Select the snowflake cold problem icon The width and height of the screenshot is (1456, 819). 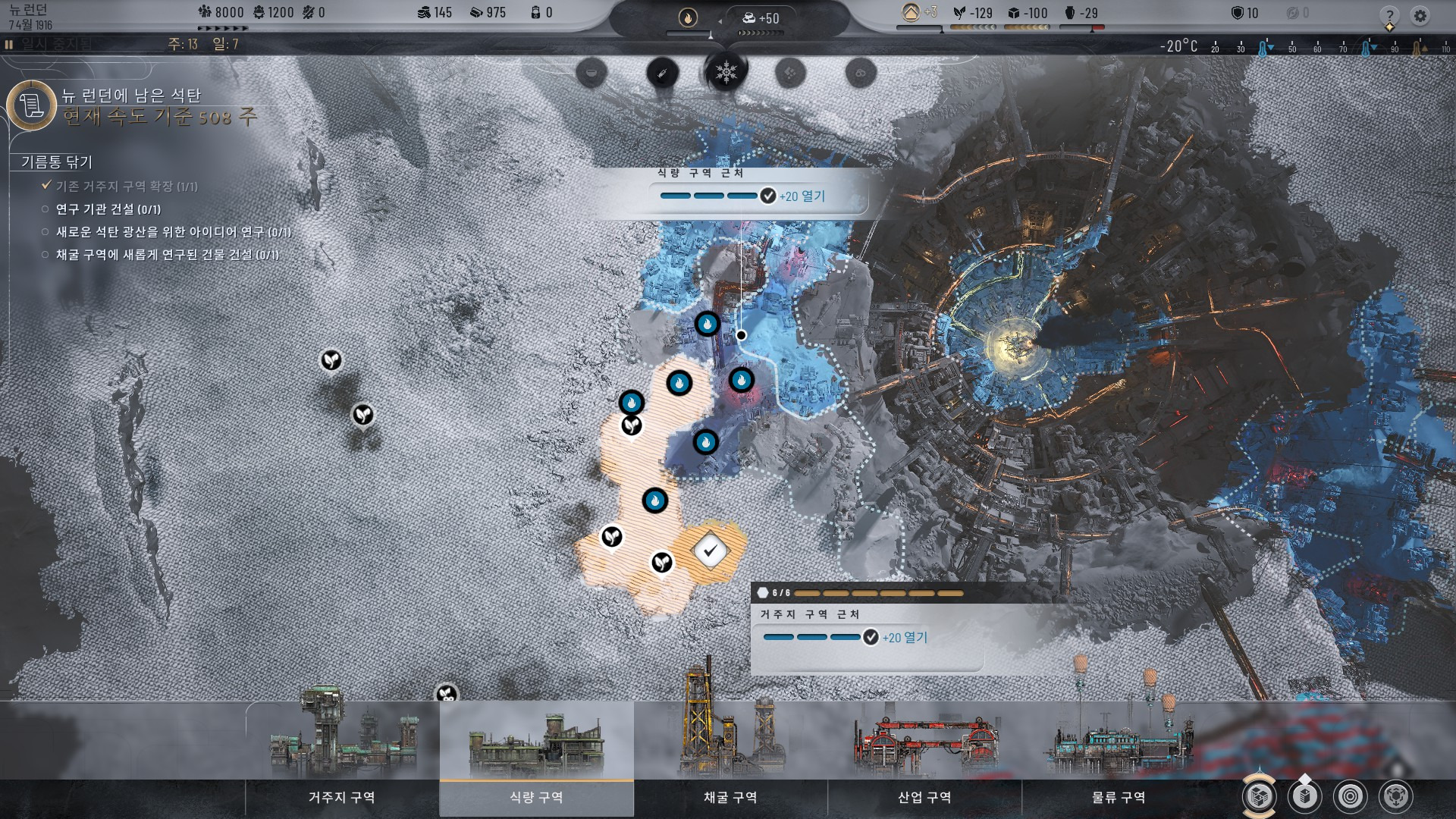coord(726,73)
